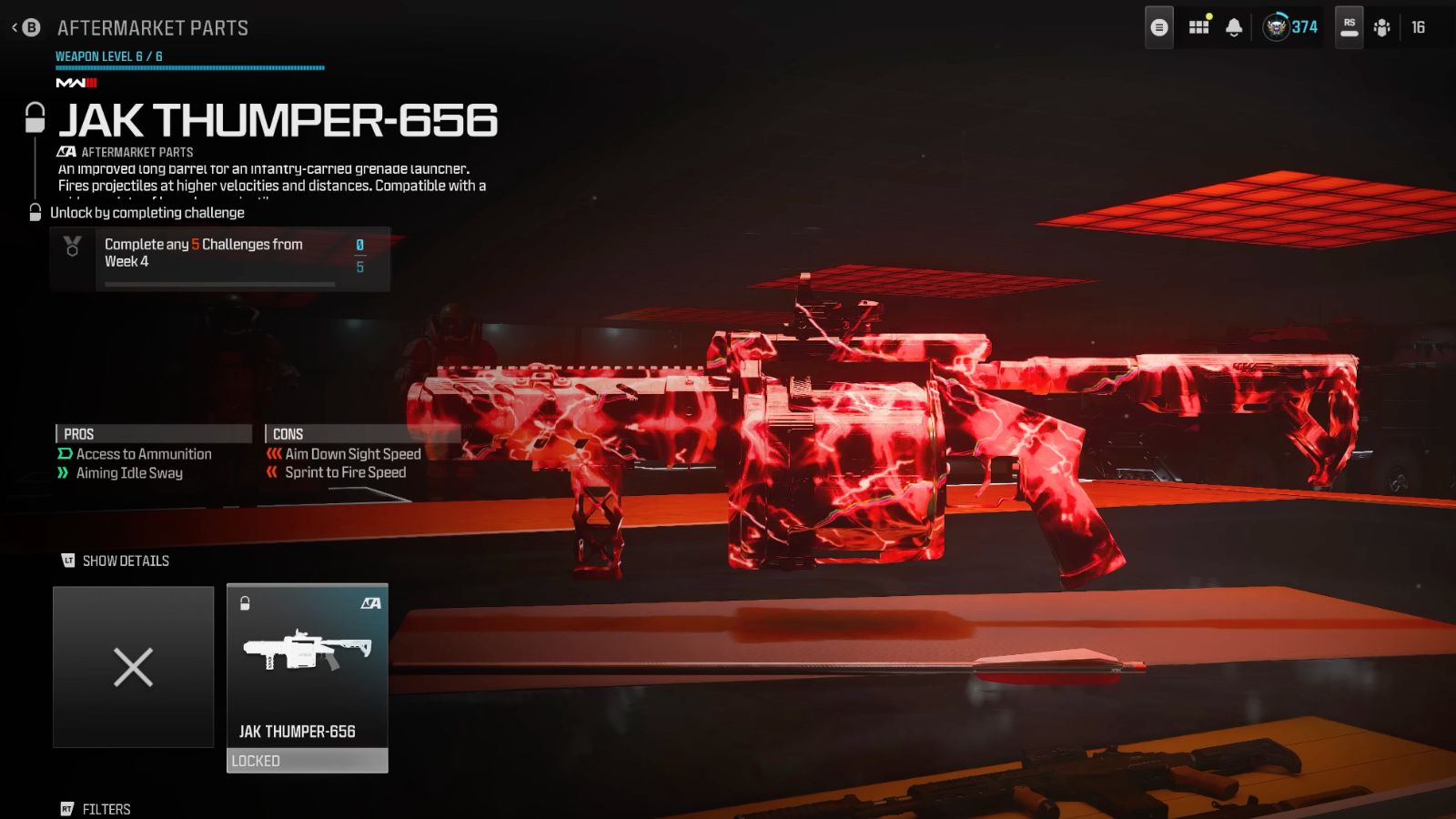Click the Aftermarket Parts badge on the thumbnail
Image resolution: width=1456 pixels, height=819 pixels.
tap(369, 602)
